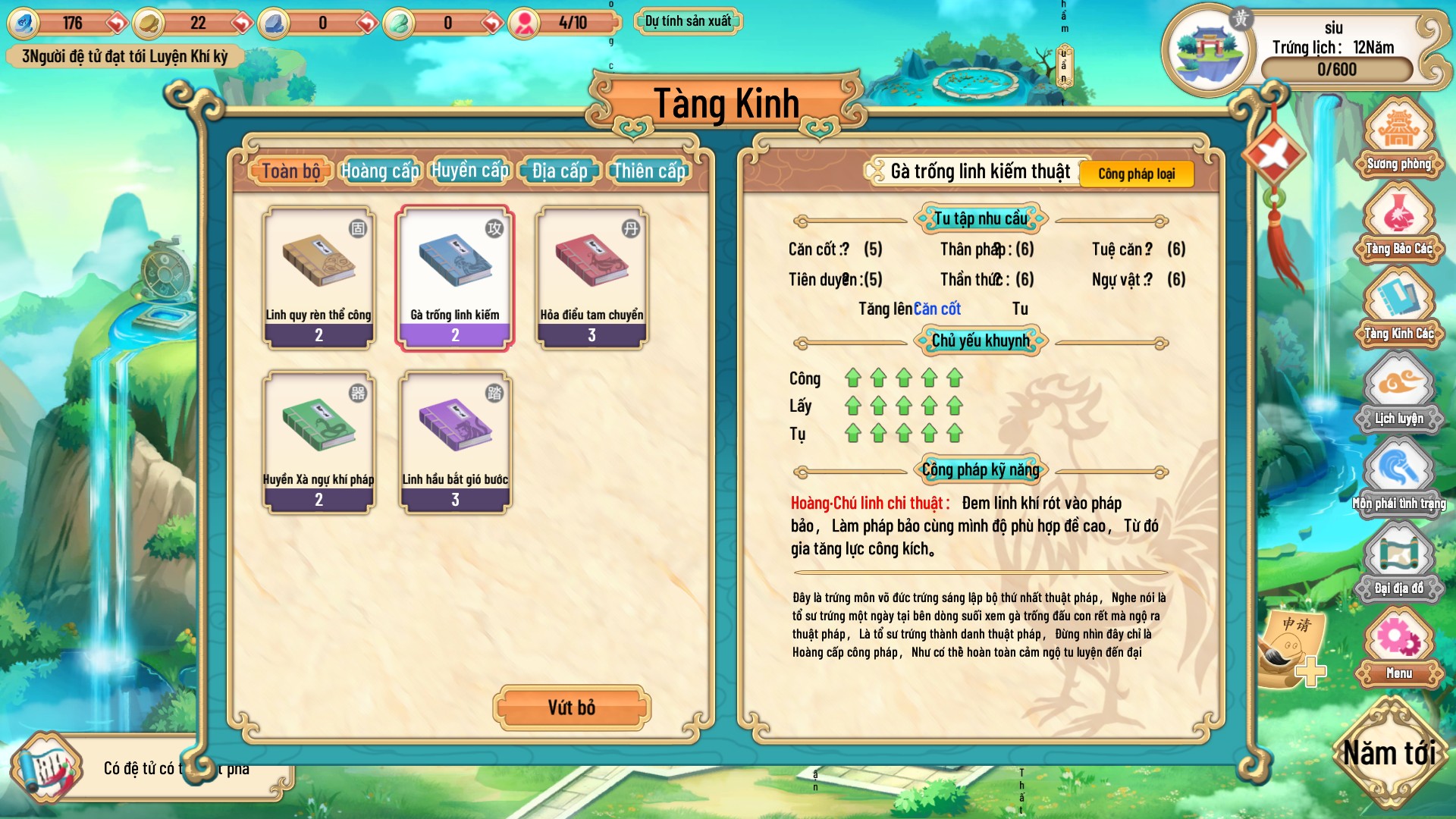Click Dự tính sản xuất
The image size is (1456, 819).
pyautogui.click(x=689, y=20)
